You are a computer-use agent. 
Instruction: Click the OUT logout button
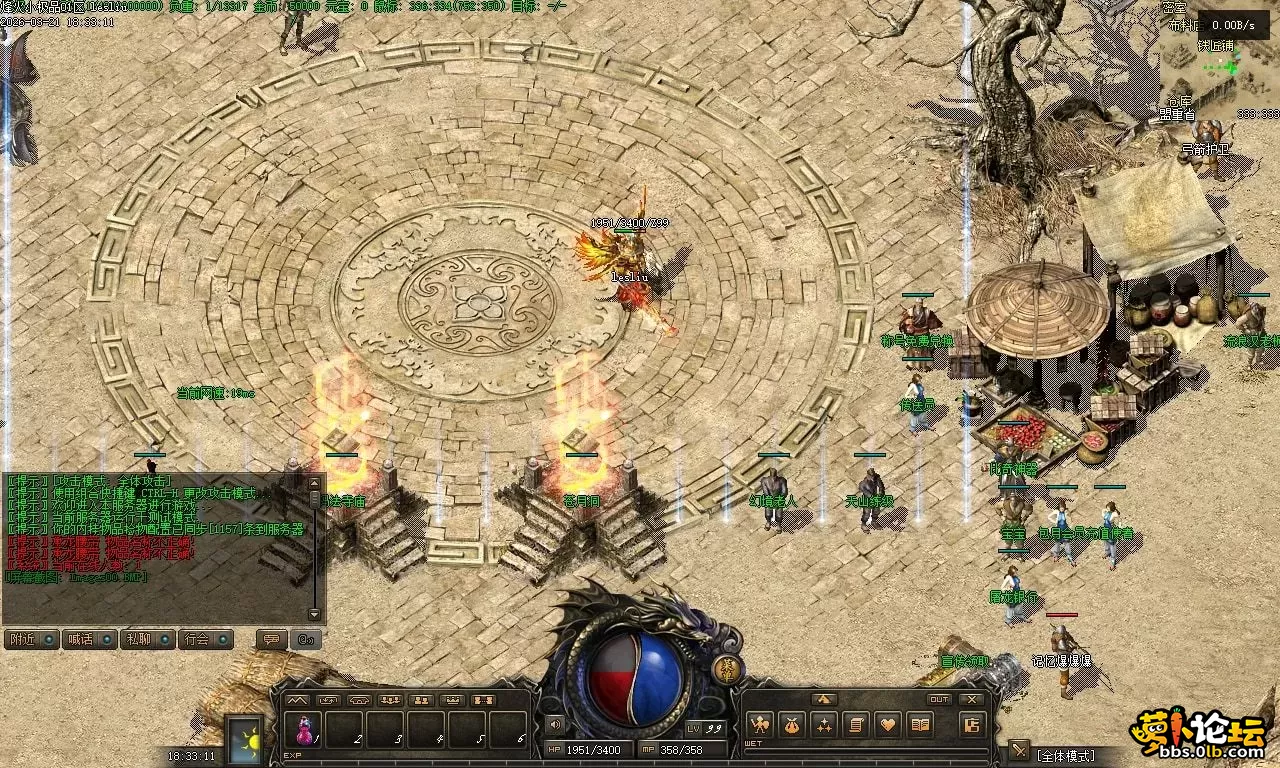pyautogui.click(x=939, y=699)
